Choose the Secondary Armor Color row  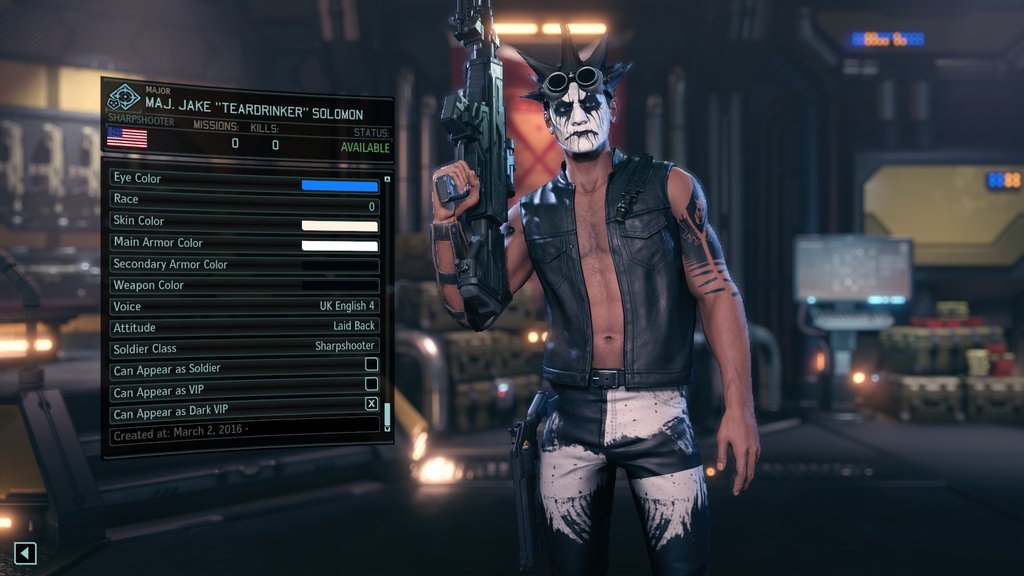click(x=245, y=265)
